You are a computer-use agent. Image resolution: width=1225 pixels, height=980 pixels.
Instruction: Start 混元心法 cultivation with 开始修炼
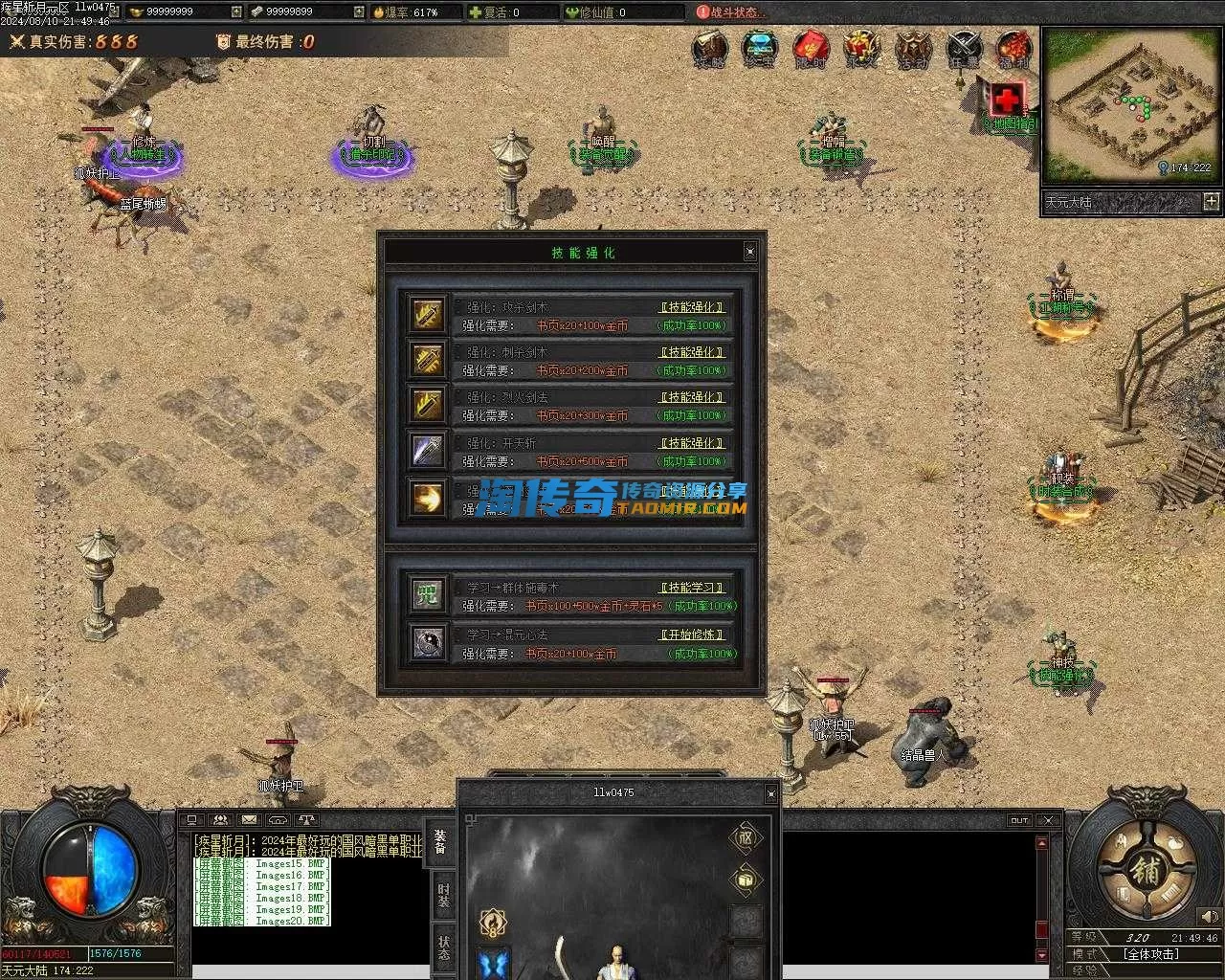click(692, 635)
